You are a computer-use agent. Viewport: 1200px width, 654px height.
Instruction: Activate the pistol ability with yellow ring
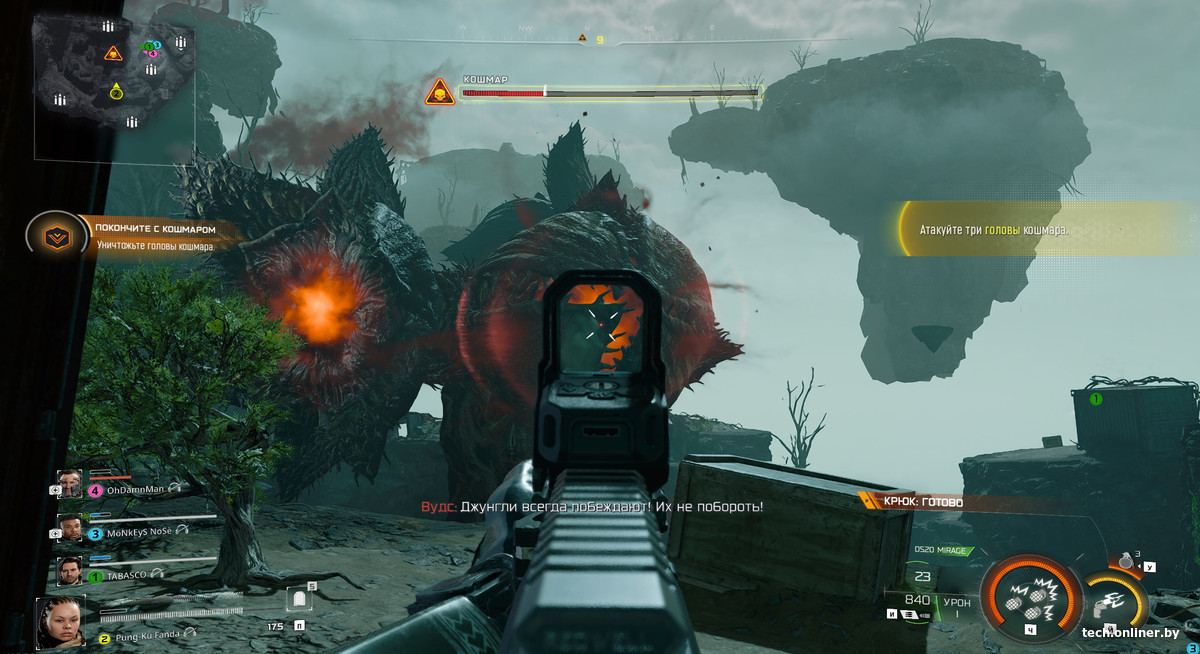click(1112, 598)
